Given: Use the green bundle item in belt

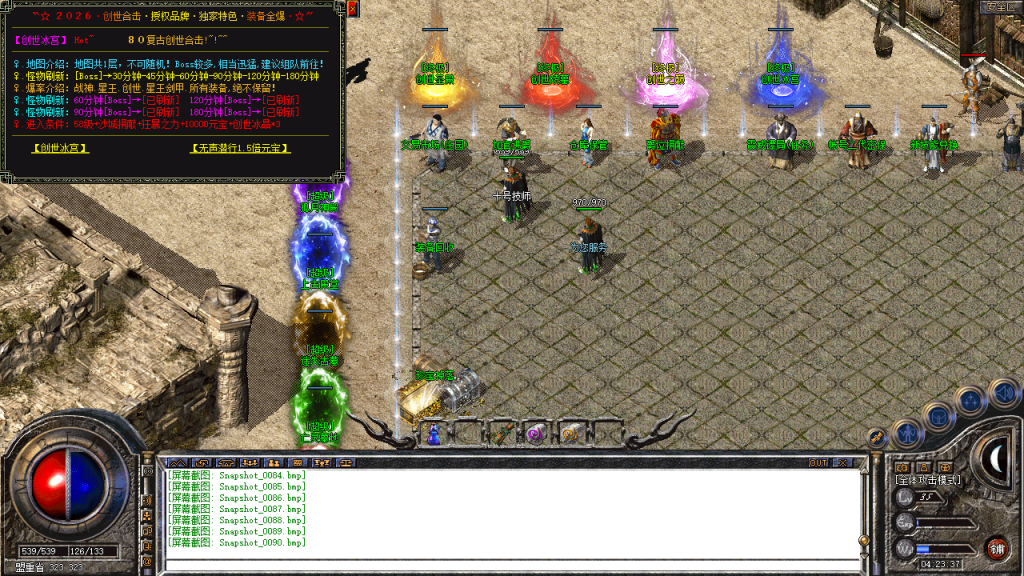Looking at the screenshot, I should pos(502,433).
